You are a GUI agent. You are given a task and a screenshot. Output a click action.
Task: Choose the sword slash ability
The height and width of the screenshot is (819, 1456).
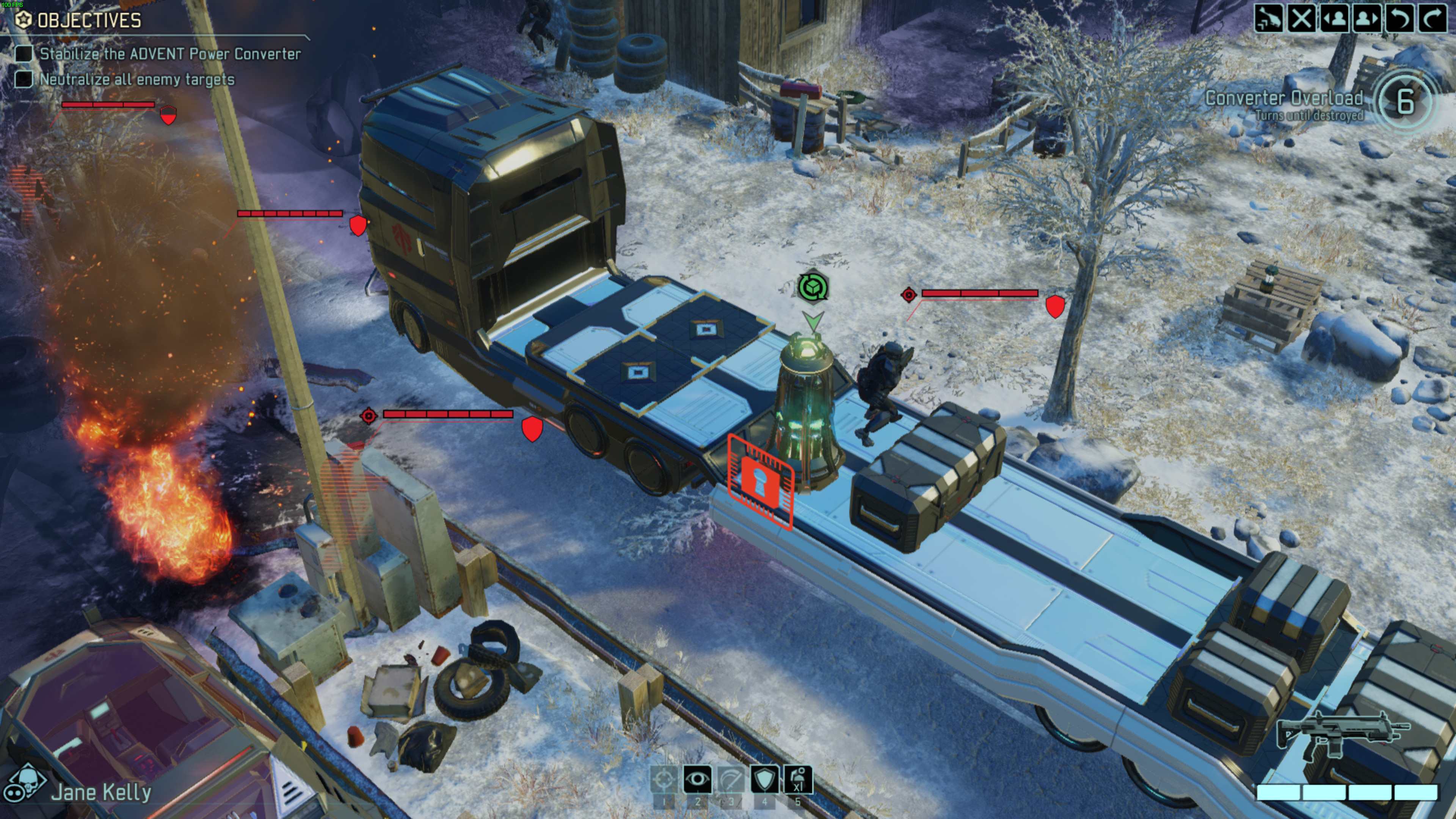[x=730, y=780]
